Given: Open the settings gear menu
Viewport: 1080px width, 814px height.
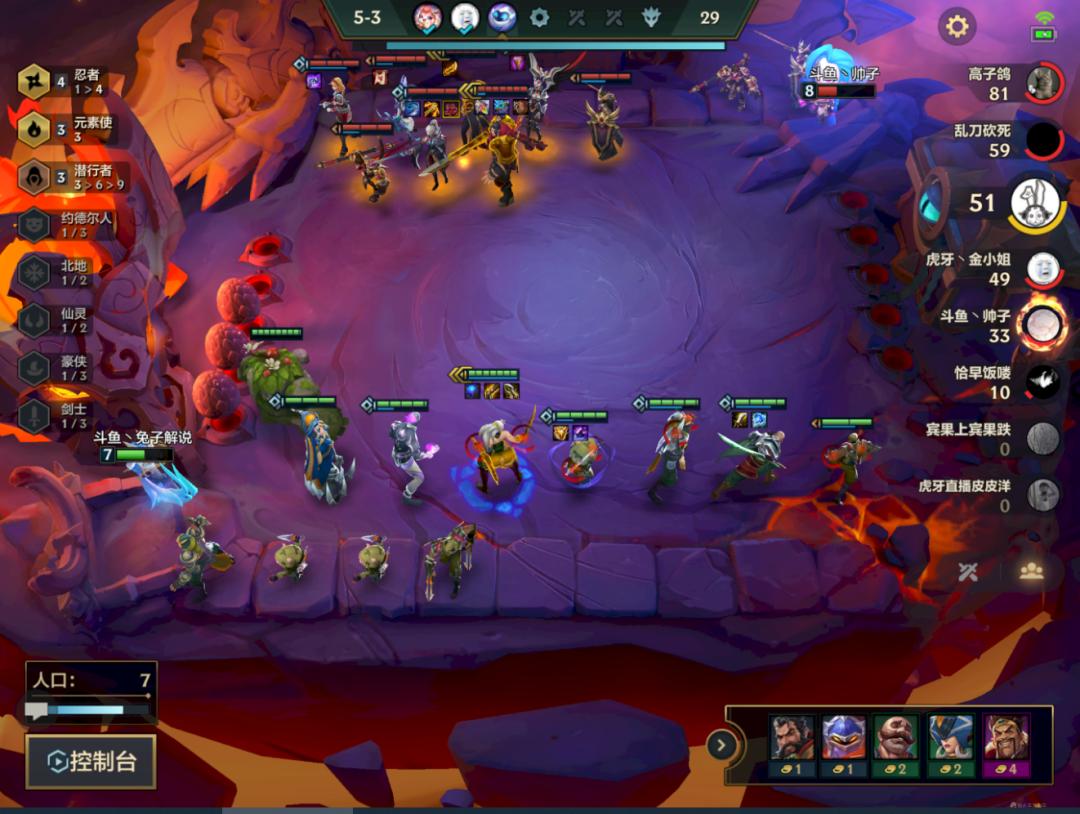Looking at the screenshot, I should coord(957,26).
